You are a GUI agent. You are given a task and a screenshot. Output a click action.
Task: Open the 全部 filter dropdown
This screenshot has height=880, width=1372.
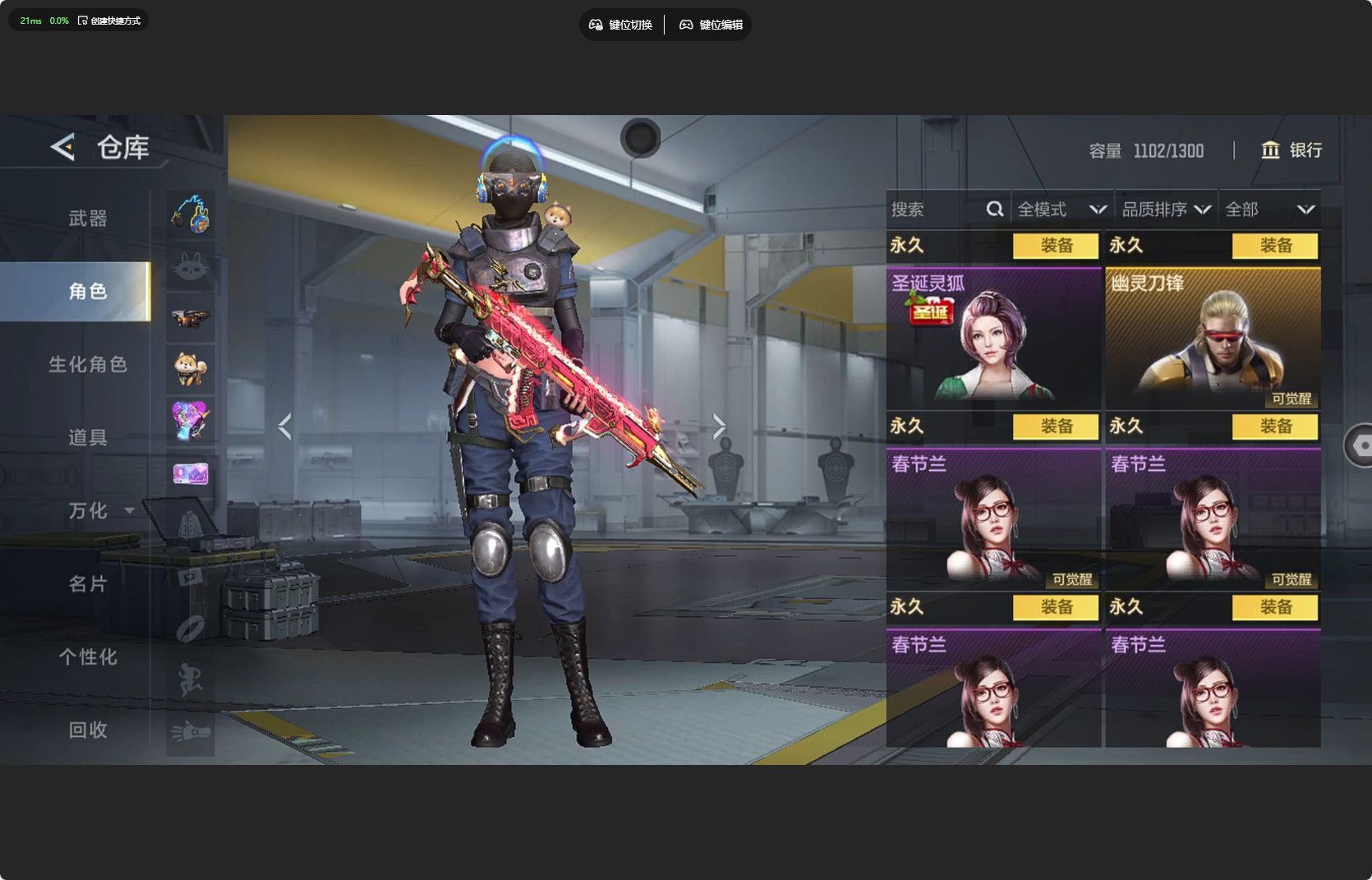[x=1269, y=210]
